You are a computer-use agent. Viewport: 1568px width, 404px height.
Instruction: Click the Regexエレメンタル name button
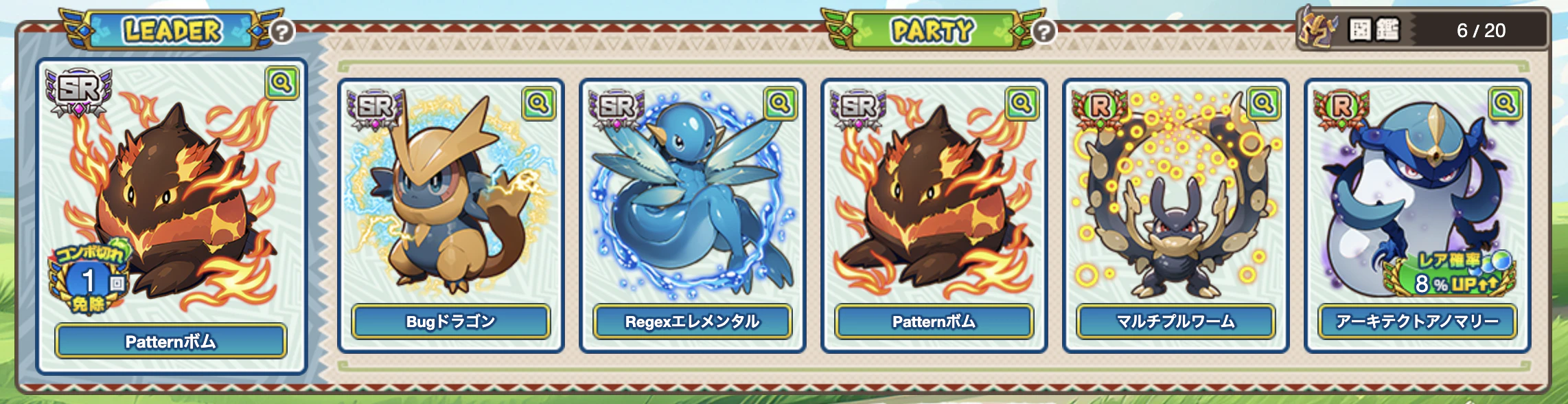pos(693,322)
